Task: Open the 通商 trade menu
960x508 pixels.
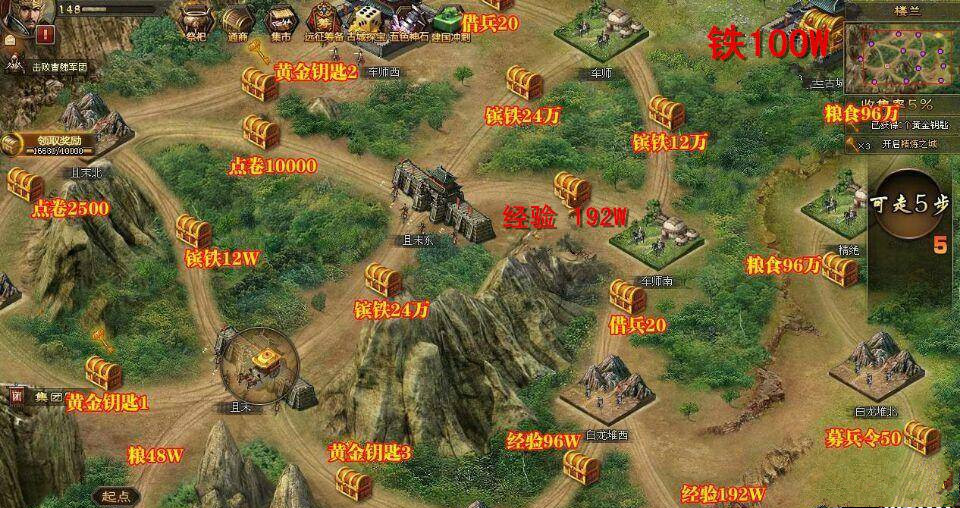Action: coord(238,20)
